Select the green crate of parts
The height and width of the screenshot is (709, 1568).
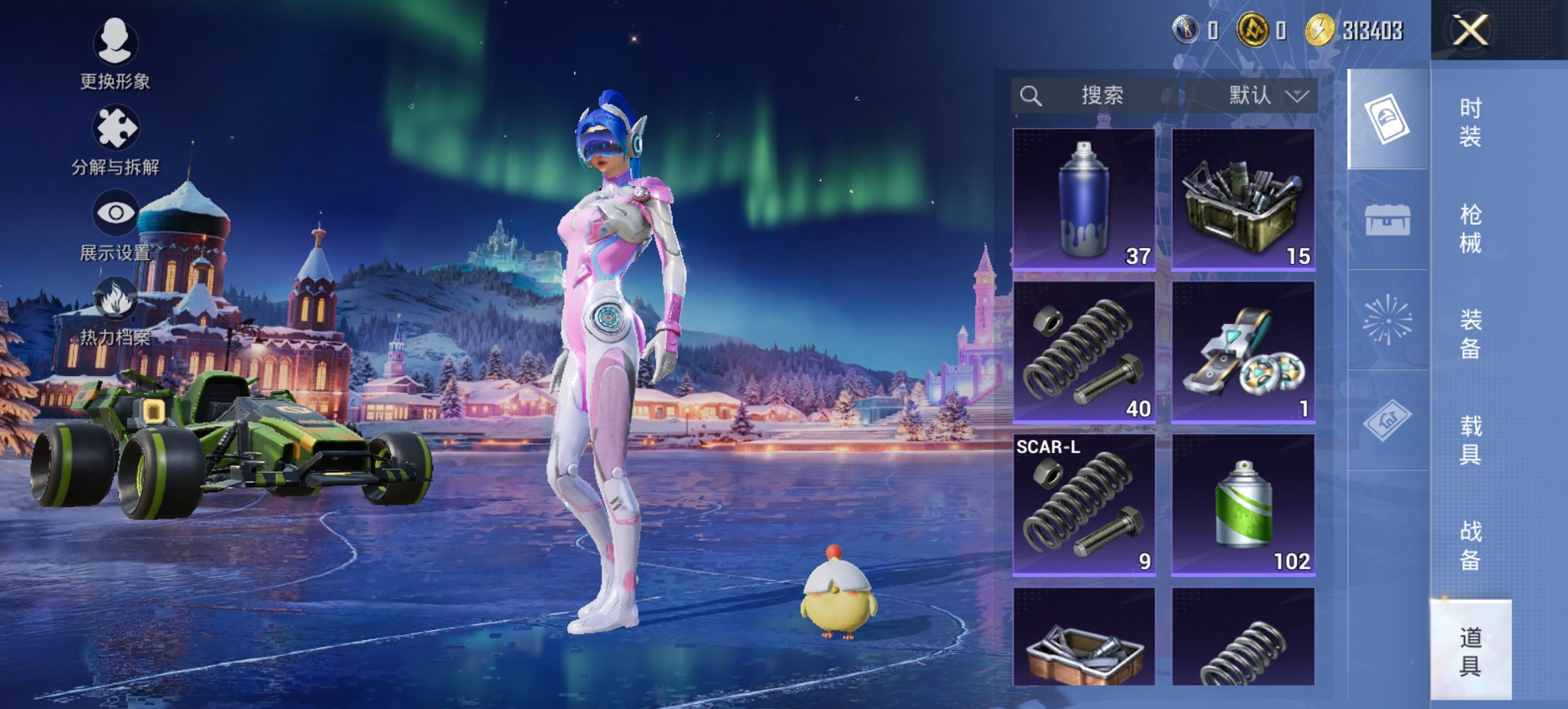tap(1243, 199)
